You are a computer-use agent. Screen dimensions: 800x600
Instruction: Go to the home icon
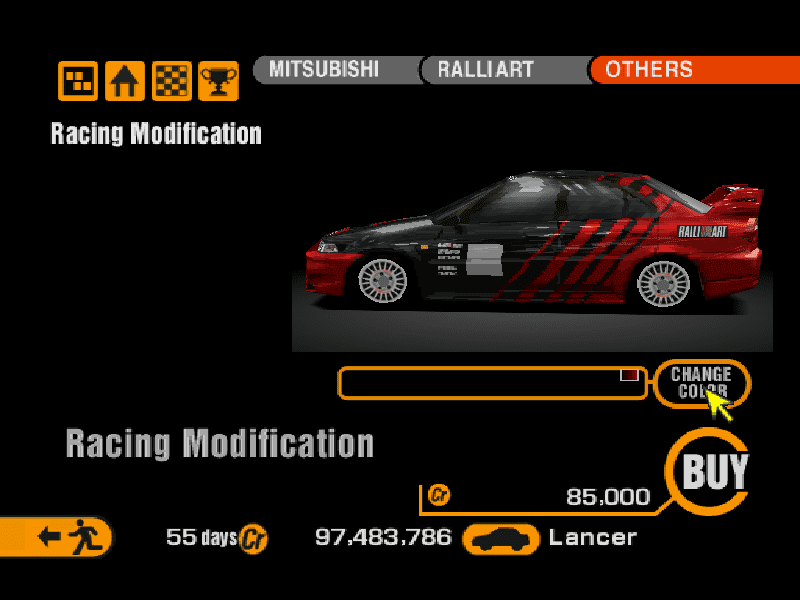click(x=125, y=81)
